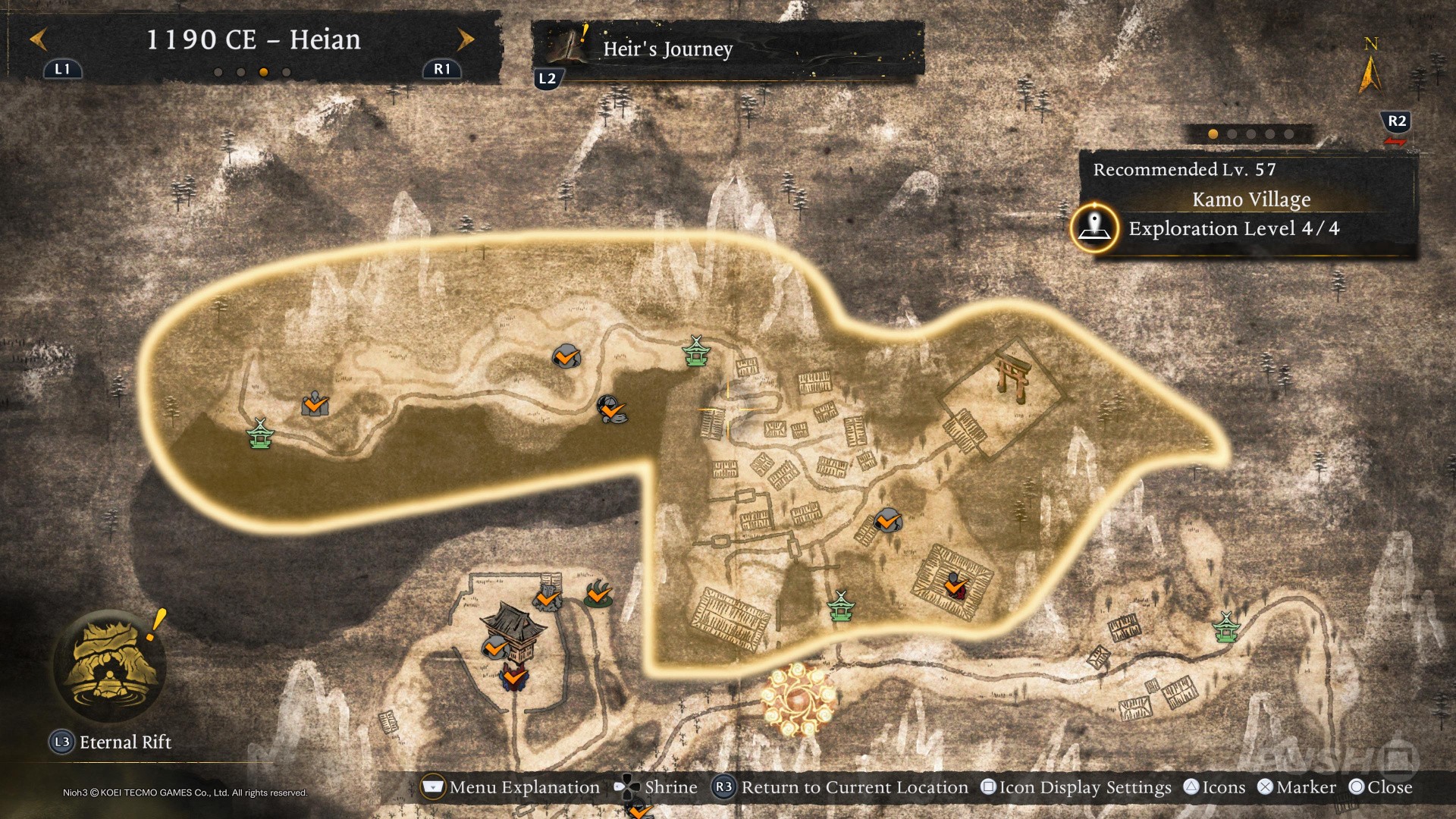Open Icon Display Settings
This screenshot has height=819, width=1456.
(1076, 787)
